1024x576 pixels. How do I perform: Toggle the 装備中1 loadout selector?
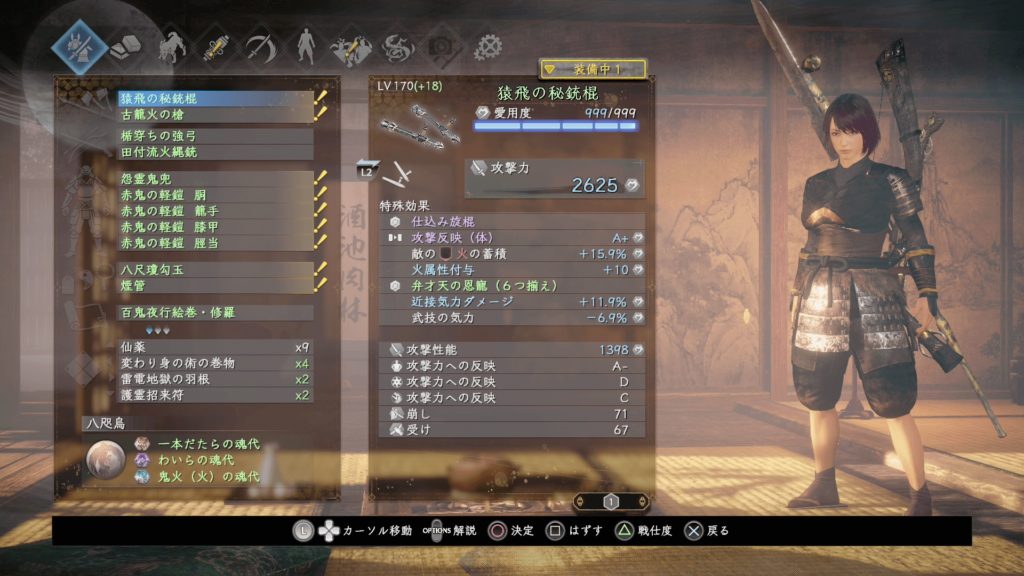click(x=593, y=69)
